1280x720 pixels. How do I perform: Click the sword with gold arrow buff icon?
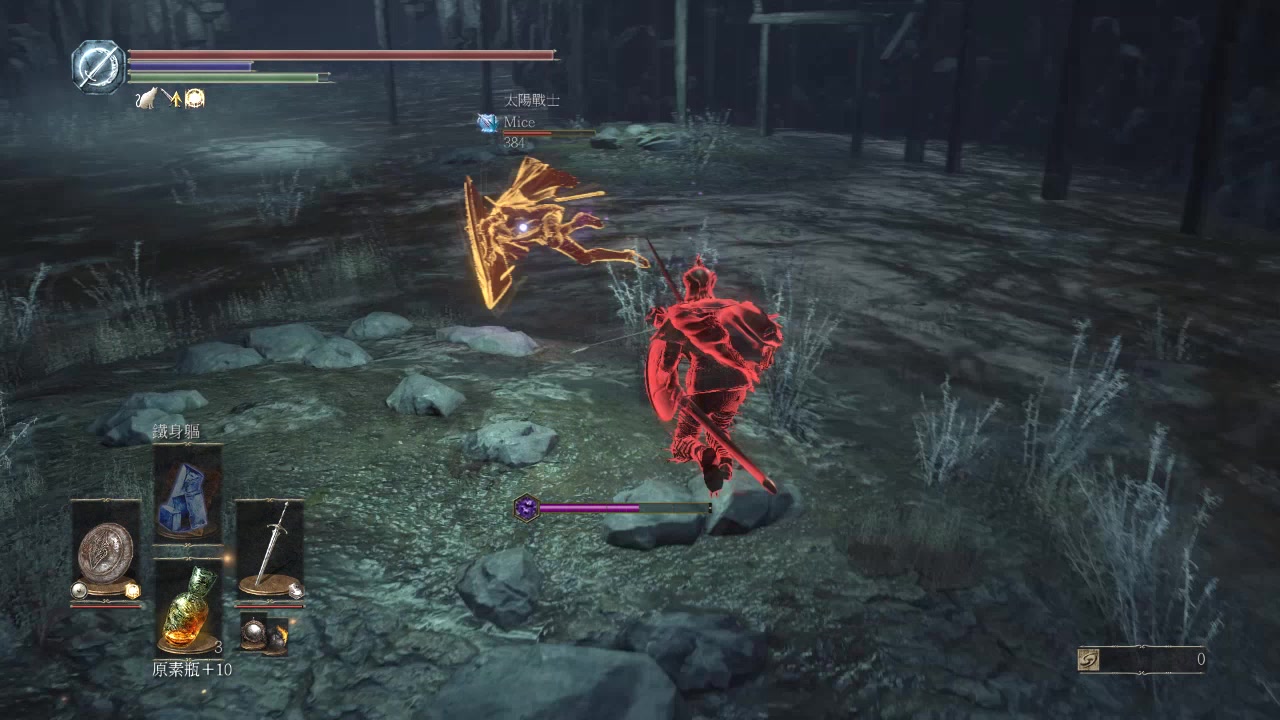pyautogui.click(x=171, y=98)
